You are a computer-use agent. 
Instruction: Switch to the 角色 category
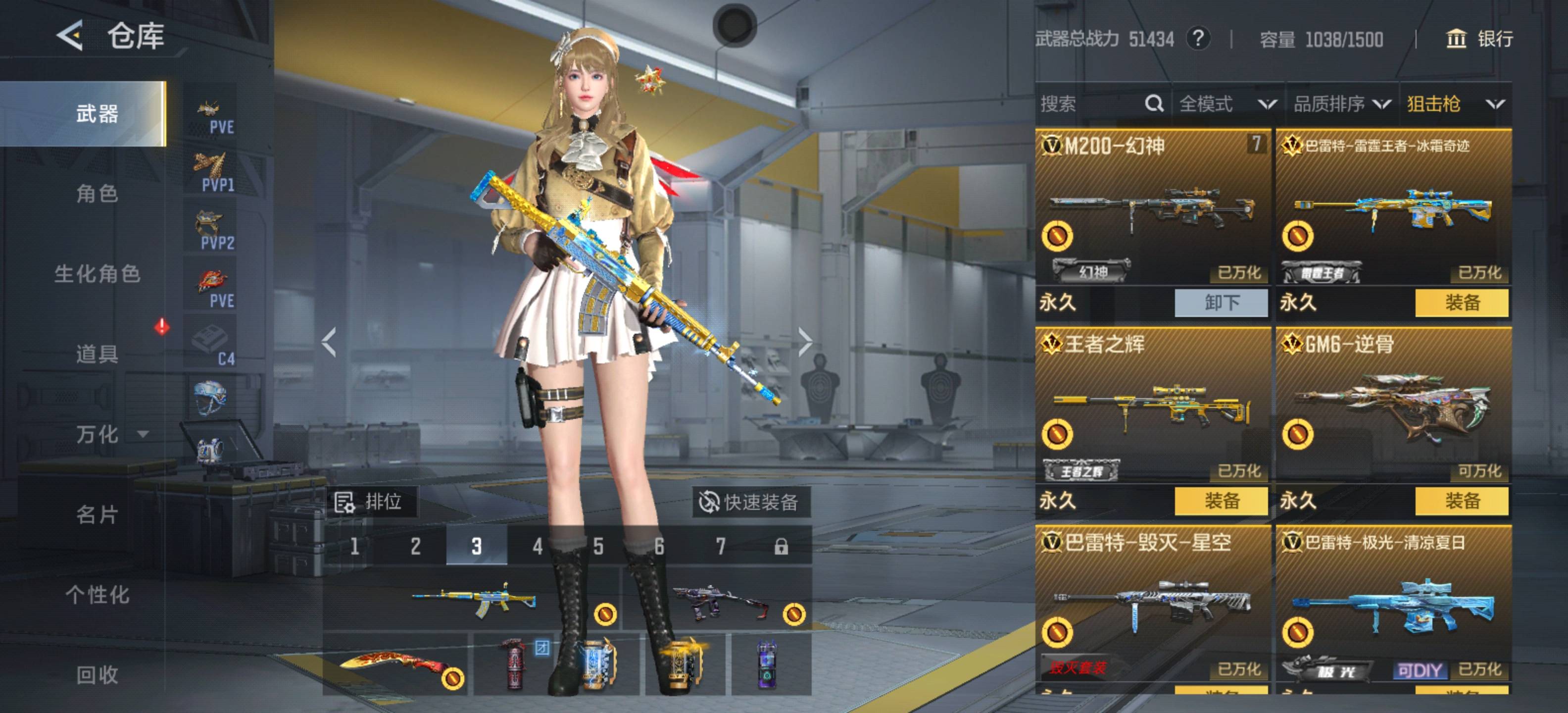97,194
